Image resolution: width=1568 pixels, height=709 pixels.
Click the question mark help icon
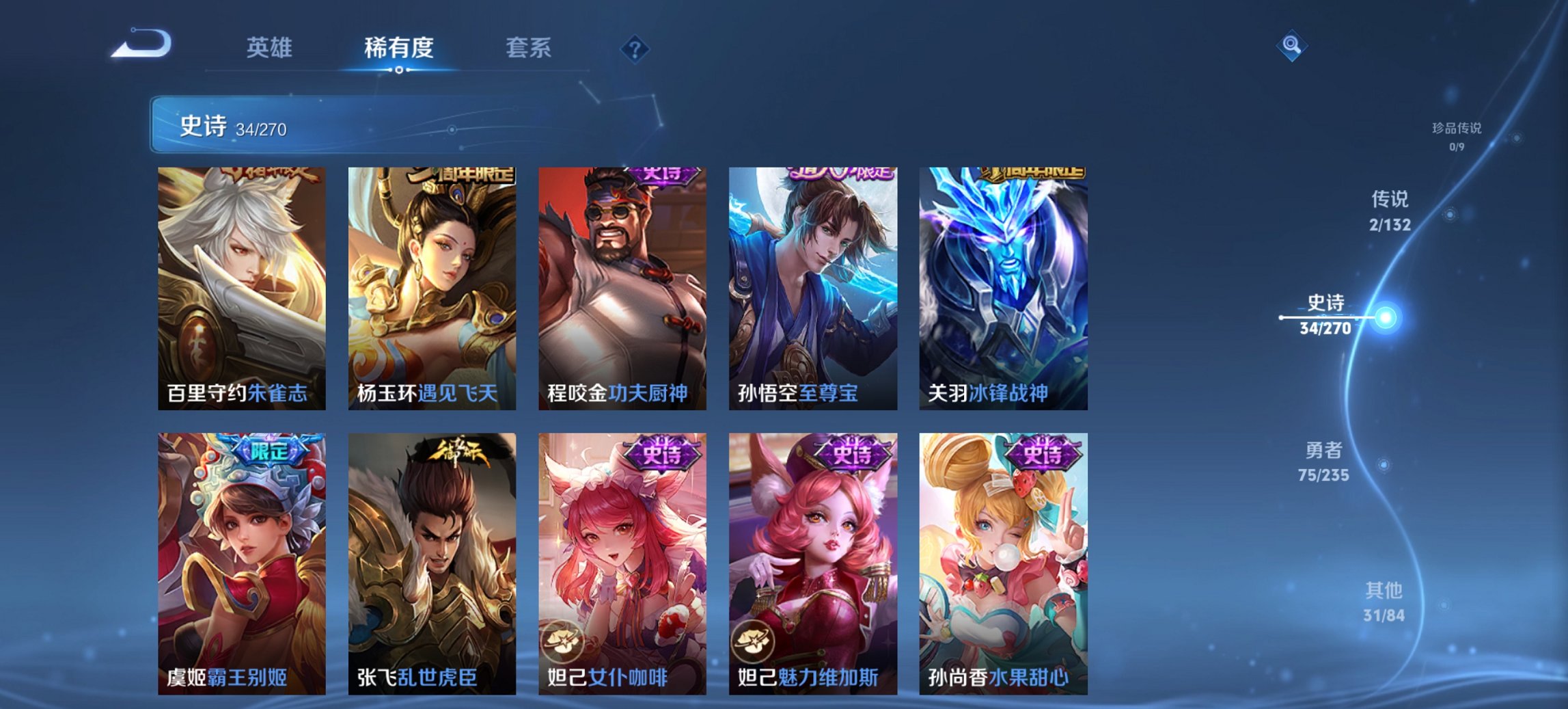pos(632,48)
